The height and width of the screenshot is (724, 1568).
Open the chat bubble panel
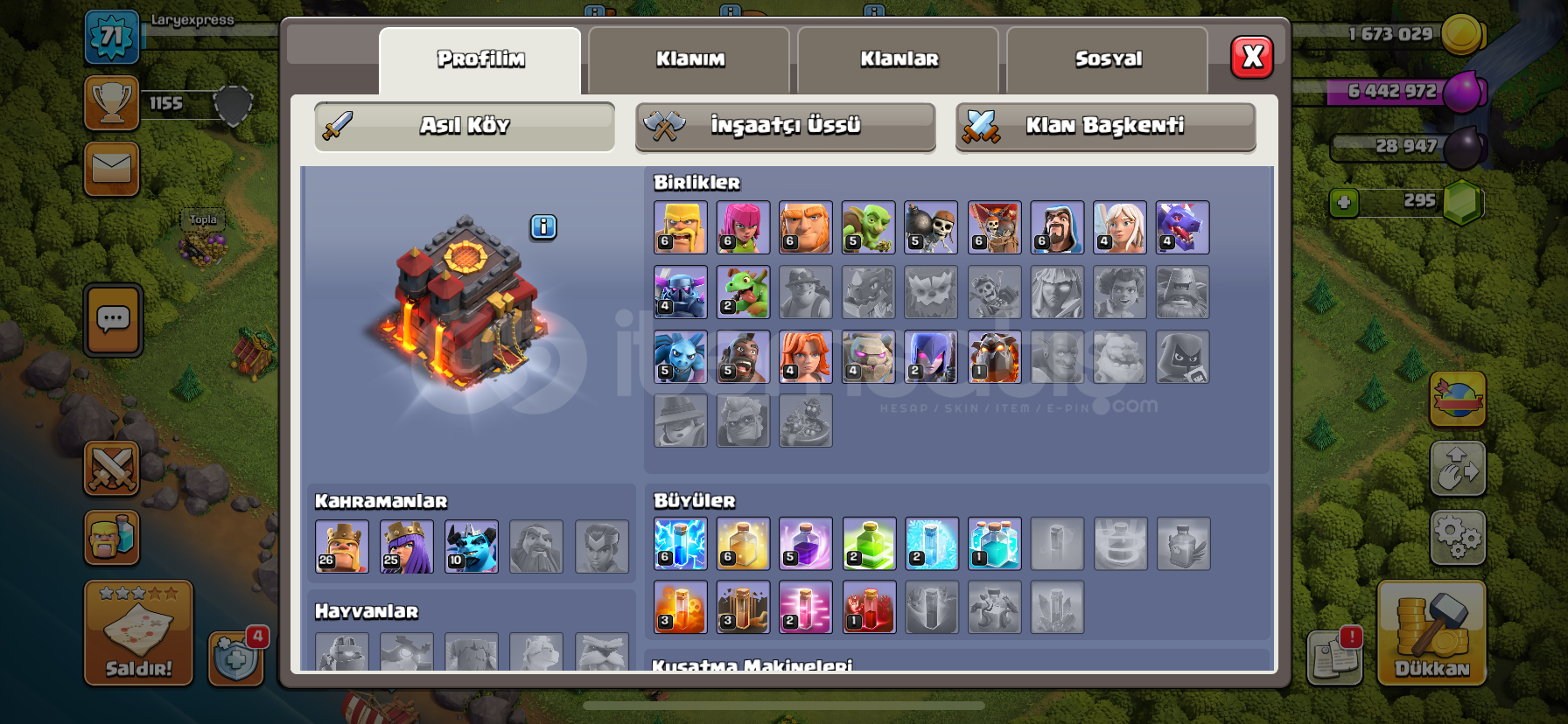[112, 321]
